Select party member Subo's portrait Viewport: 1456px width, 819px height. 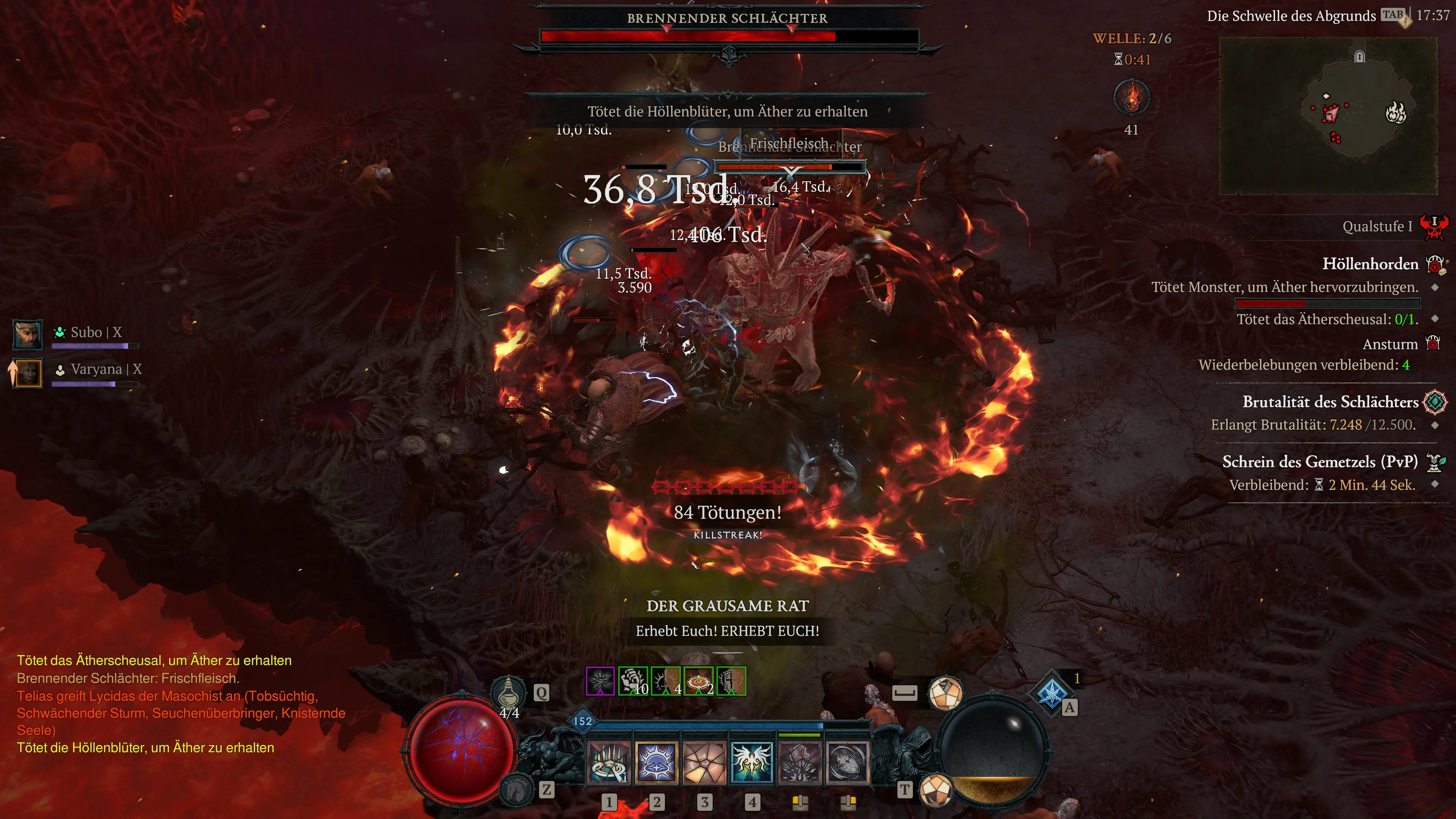(x=27, y=334)
